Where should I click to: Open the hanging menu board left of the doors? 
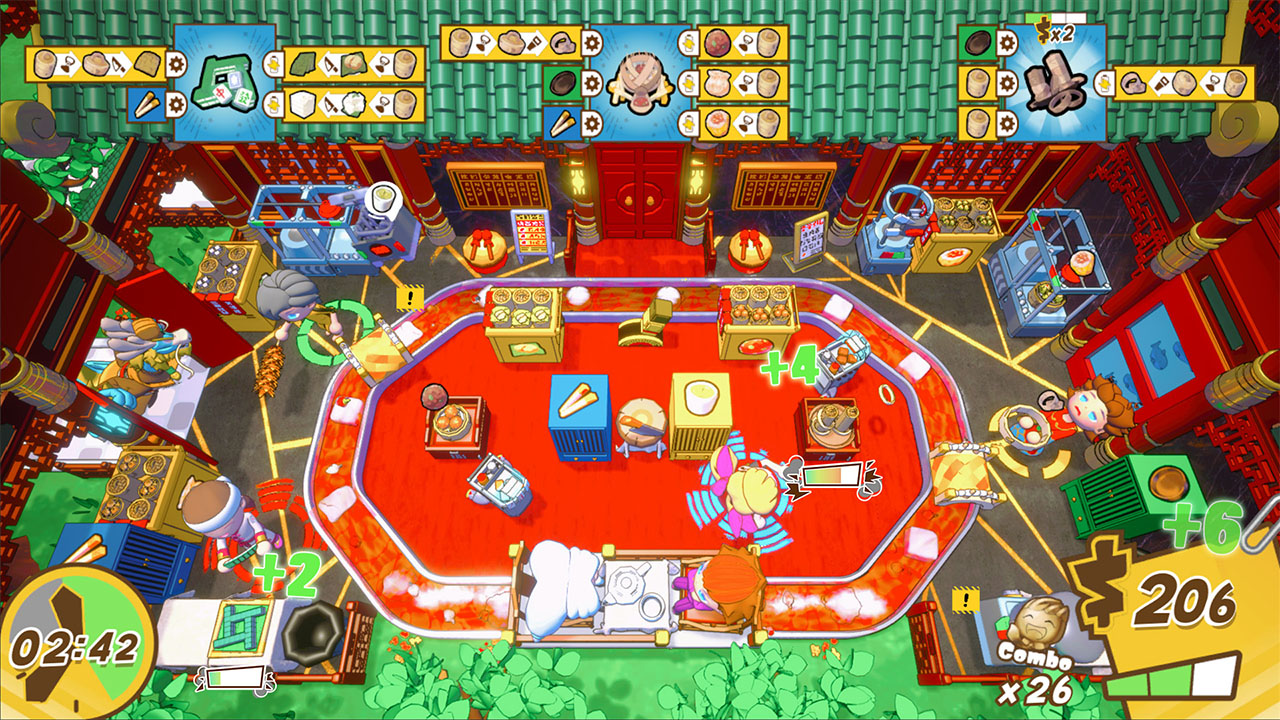[496, 189]
